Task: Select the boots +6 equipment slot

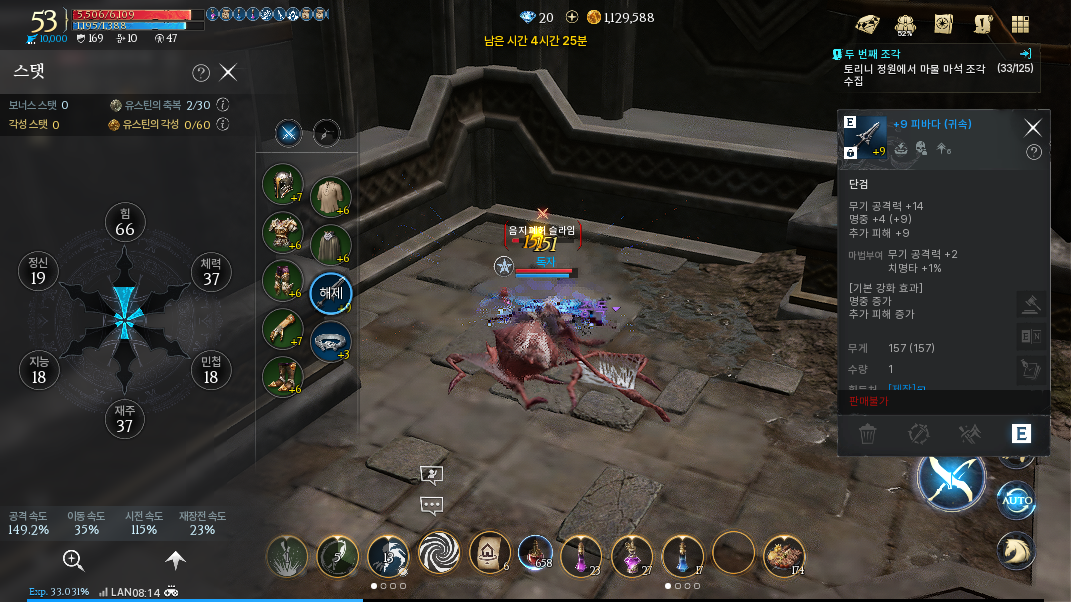Action: (x=282, y=377)
